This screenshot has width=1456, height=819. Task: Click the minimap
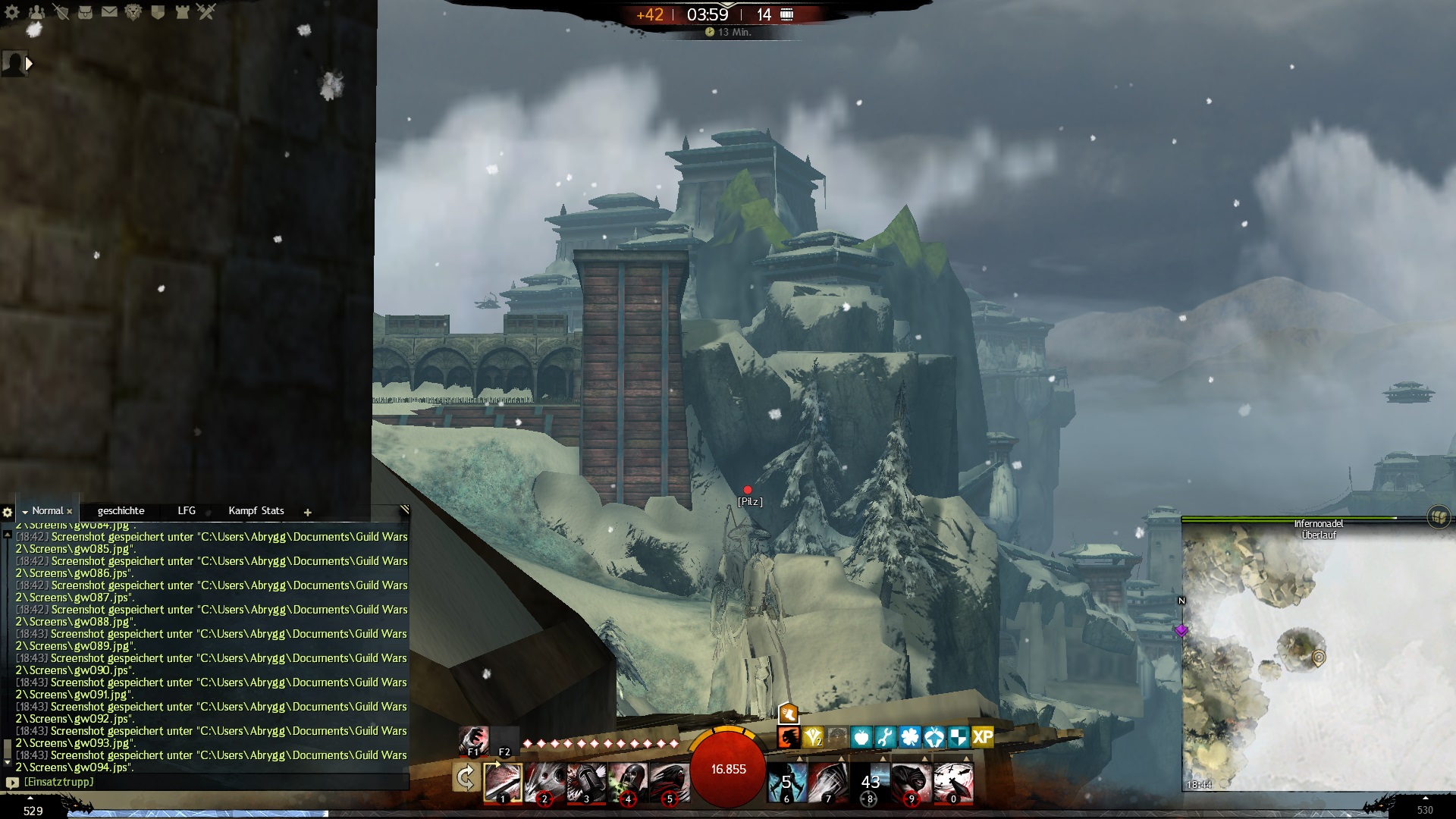tap(1318, 660)
